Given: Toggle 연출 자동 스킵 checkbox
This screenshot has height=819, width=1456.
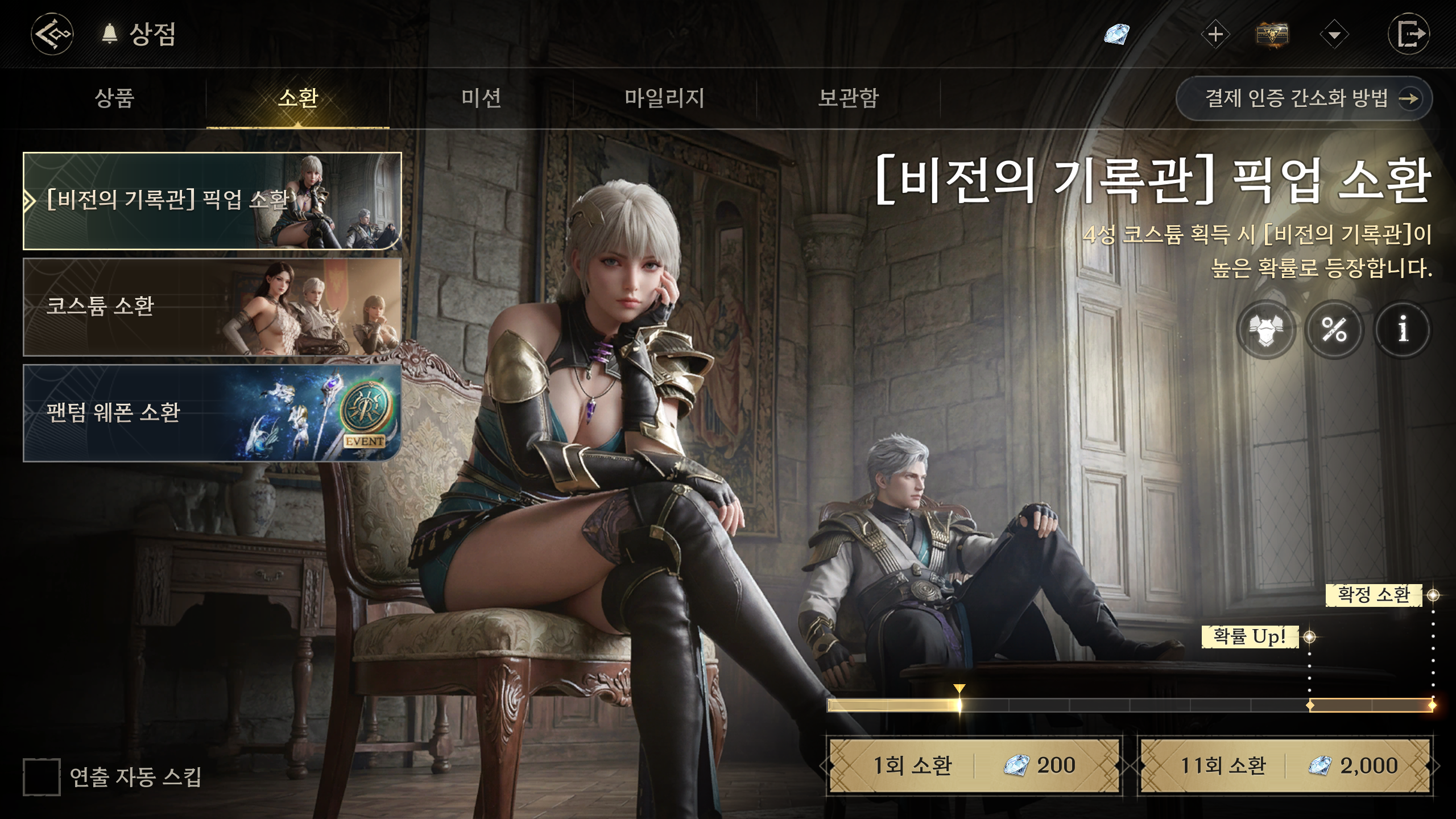Looking at the screenshot, I should point(42,776).
